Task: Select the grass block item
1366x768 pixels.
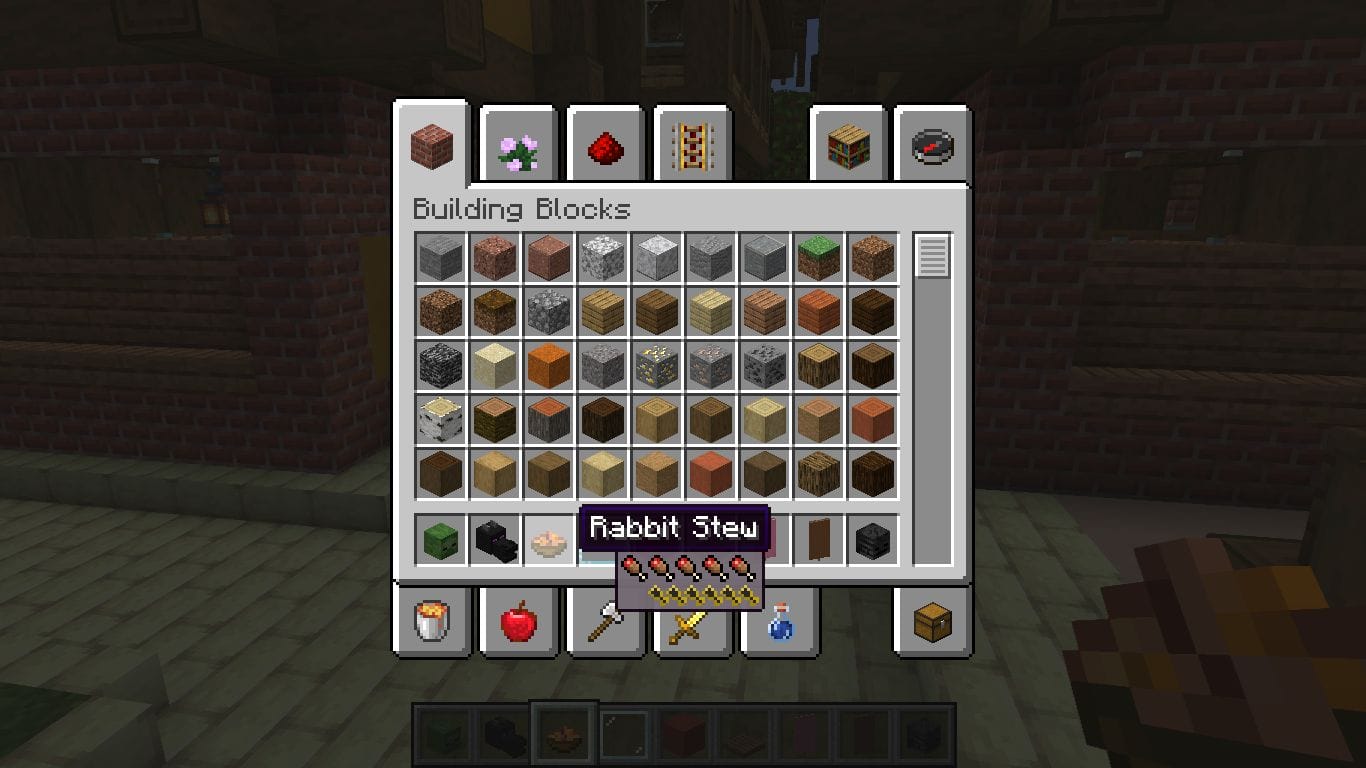Action: (x=818, y=257)
